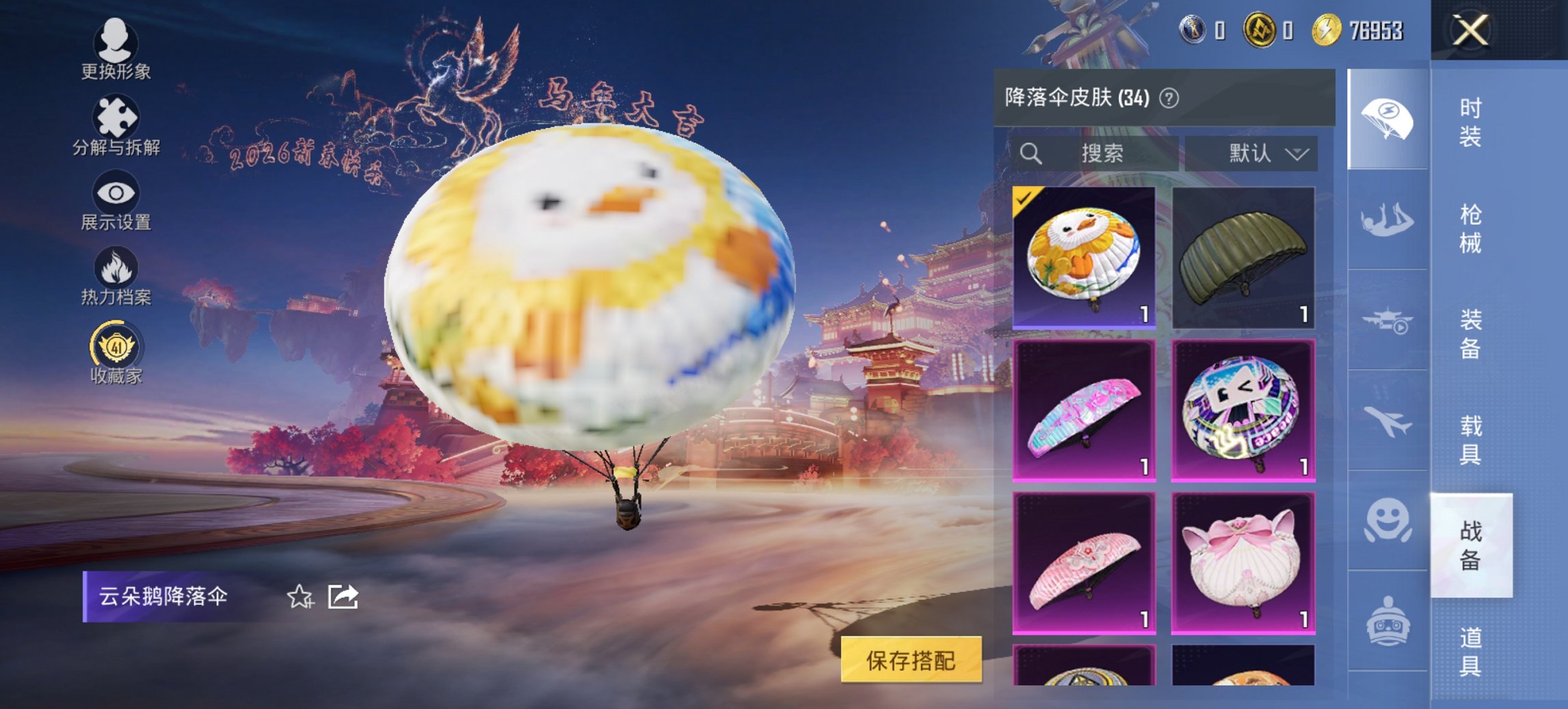Open the 分解与拆解 dismantle panel icon
1568x709 pixels.
click(116, 116)
